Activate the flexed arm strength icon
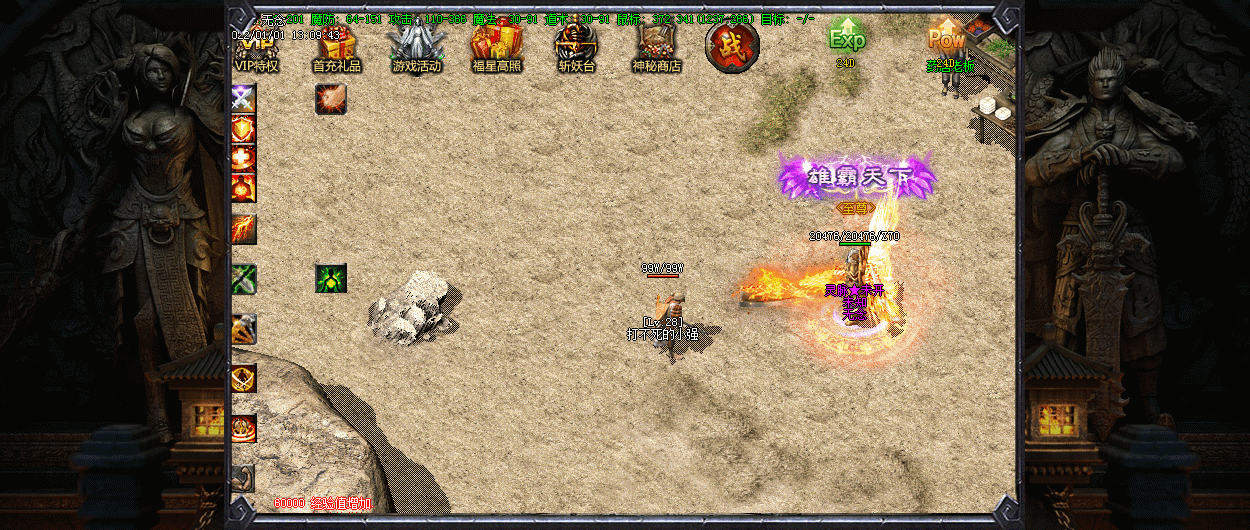Viewport: 1250px width, 530px height. tap(244, 478)
